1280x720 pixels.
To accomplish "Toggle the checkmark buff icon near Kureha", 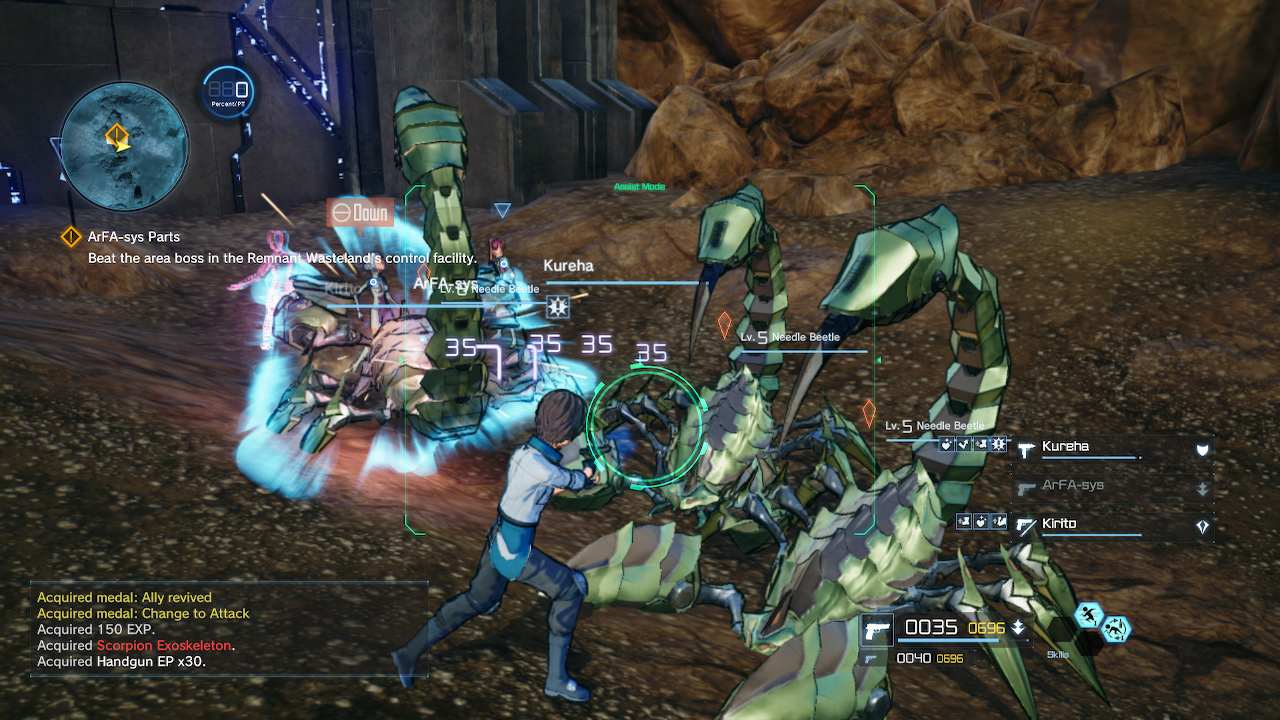I will (963, 444).
